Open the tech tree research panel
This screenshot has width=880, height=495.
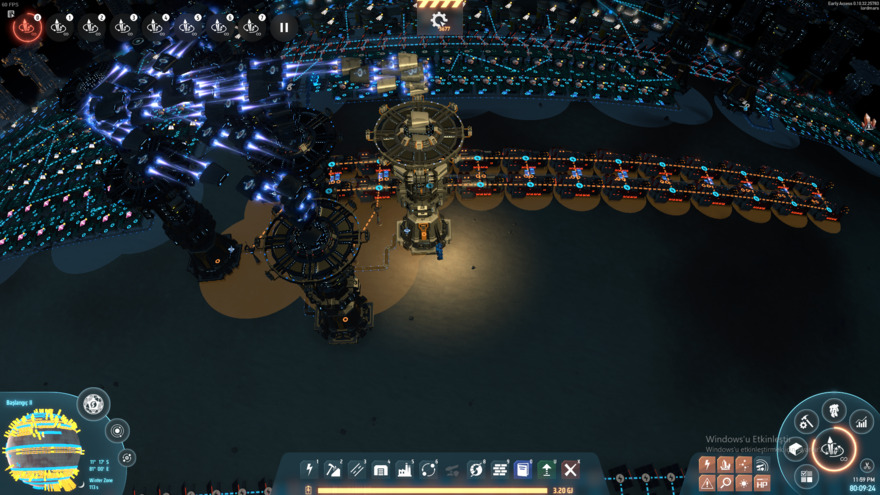pyautogui.click(x=834, y=410)
